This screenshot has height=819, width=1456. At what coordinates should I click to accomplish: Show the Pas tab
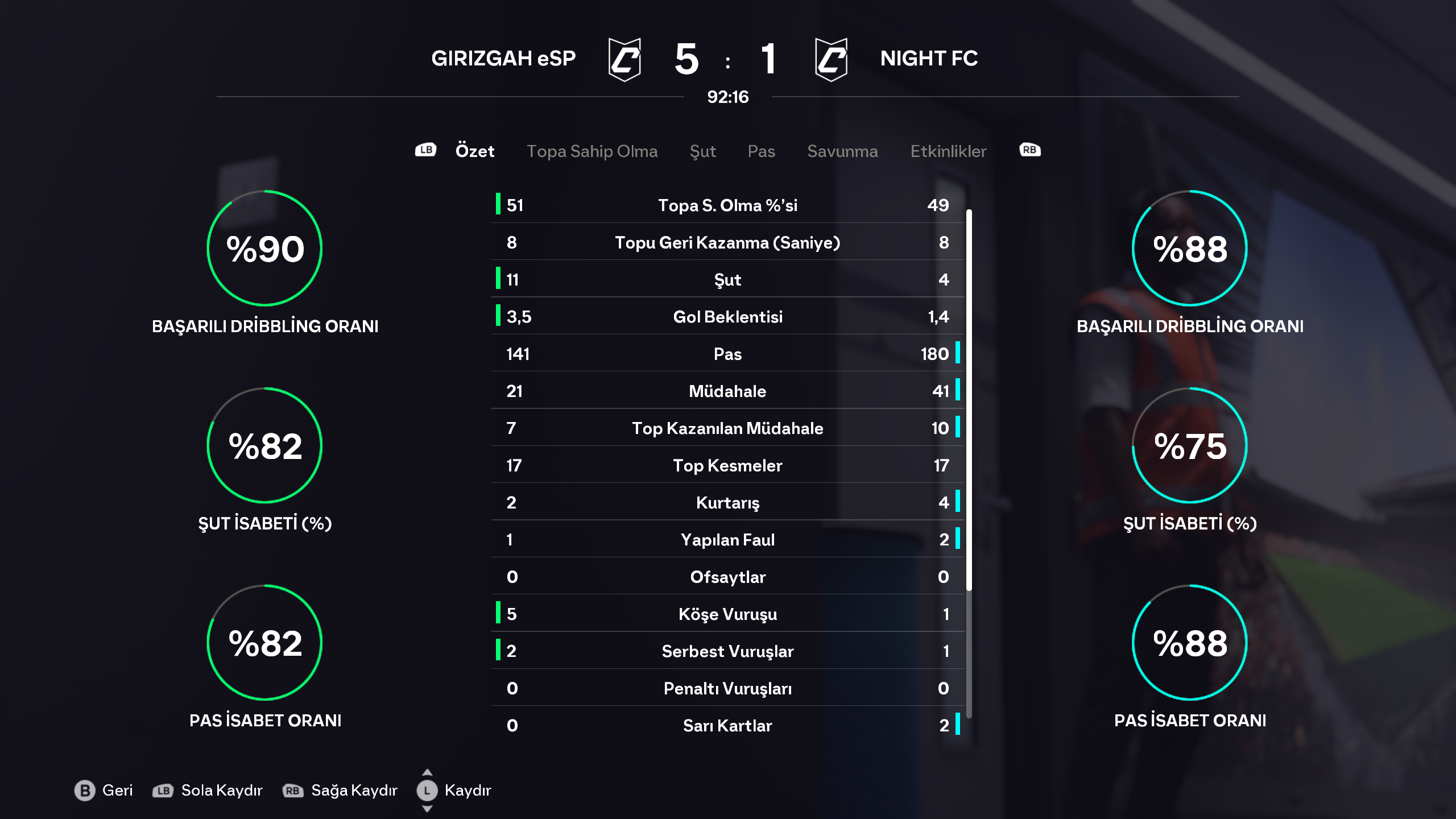[x=761, y=151]
